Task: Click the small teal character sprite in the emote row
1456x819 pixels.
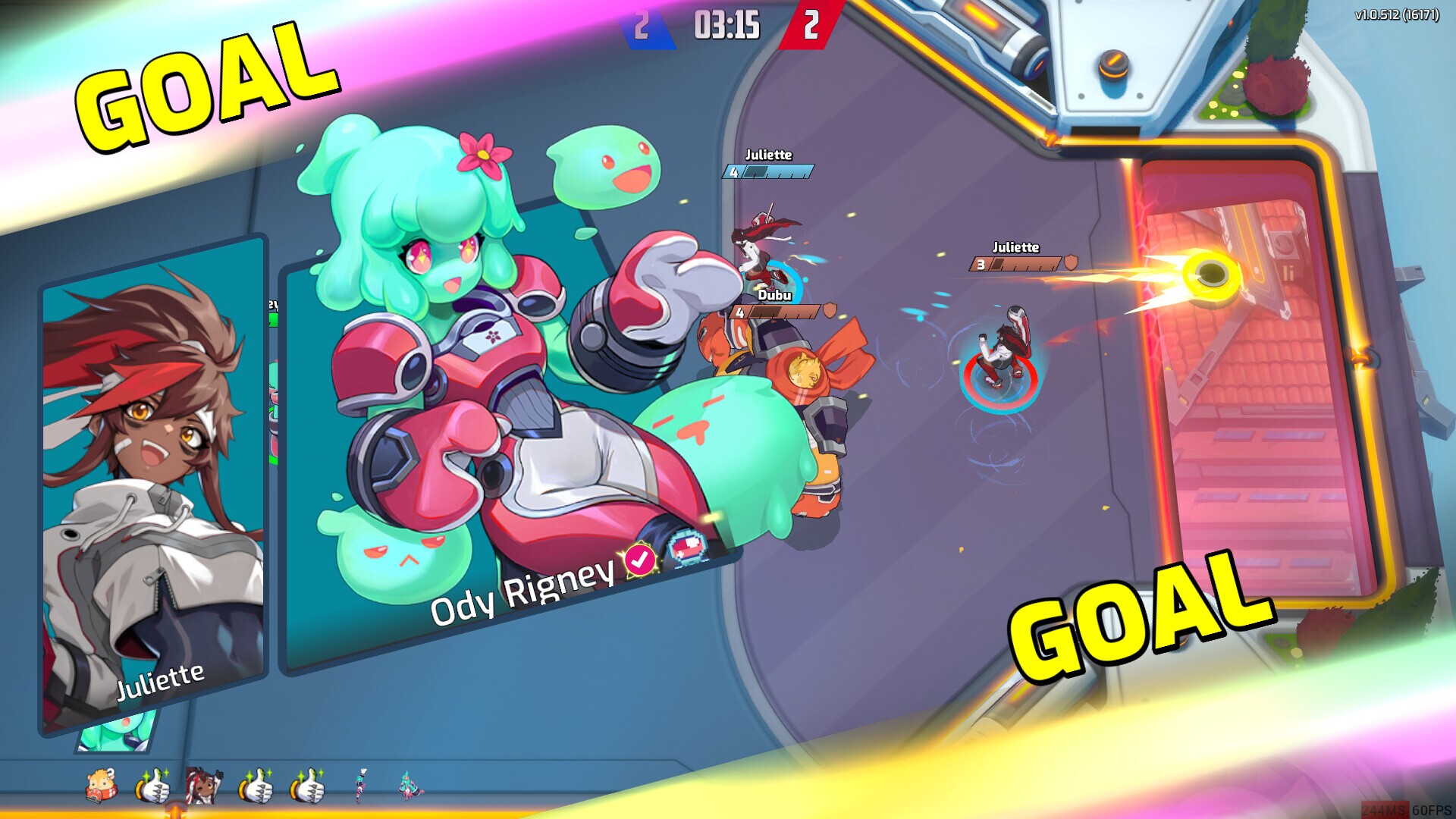Action: [x=359, y=787]
